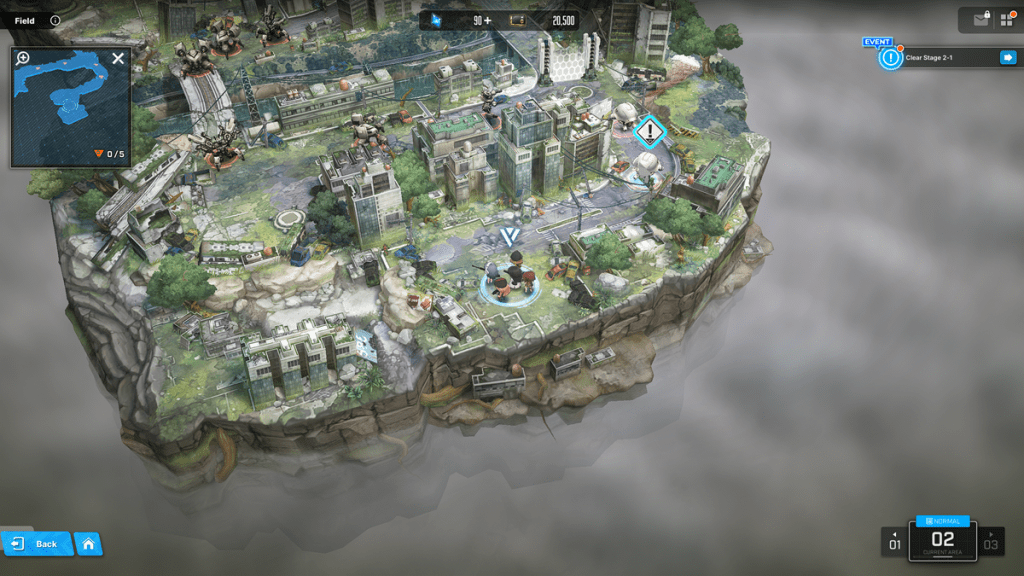Open the Event exclamation icon
This screenshot has height=576, width=1024.
(x=889, y=57)
